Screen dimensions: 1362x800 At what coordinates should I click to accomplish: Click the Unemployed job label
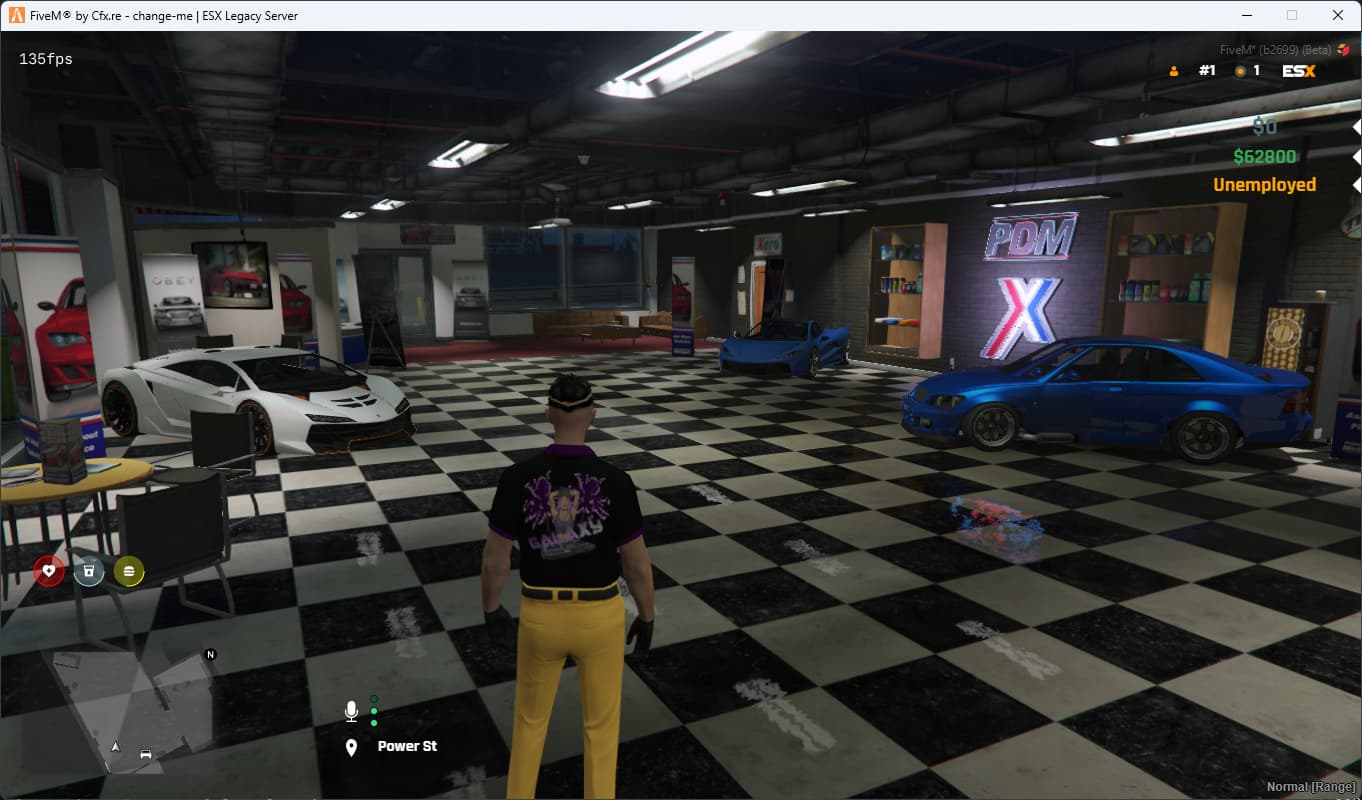pyautogui.click(x=1264, y=185)
